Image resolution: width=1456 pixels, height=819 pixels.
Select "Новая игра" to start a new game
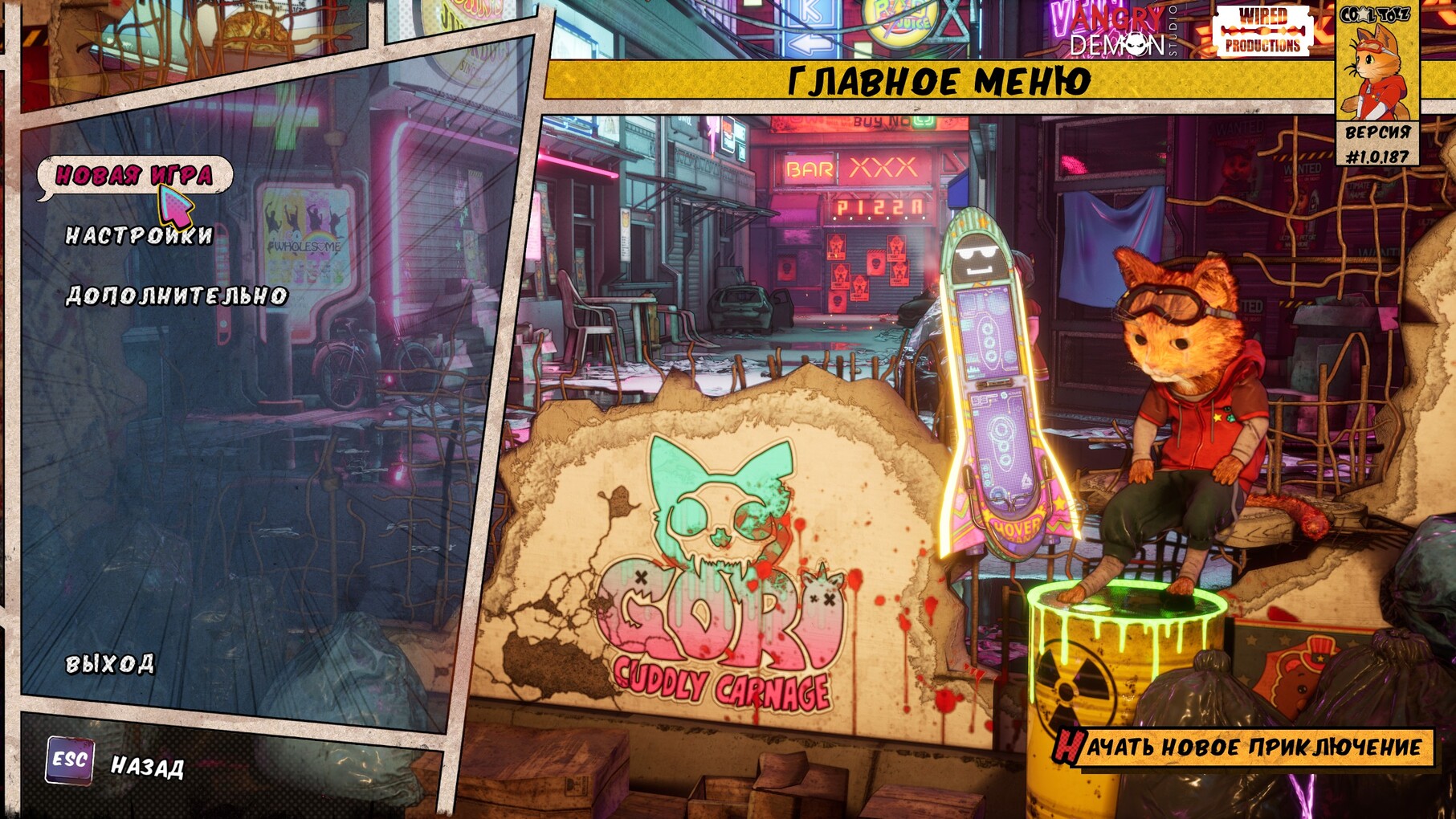coord(133,174)
